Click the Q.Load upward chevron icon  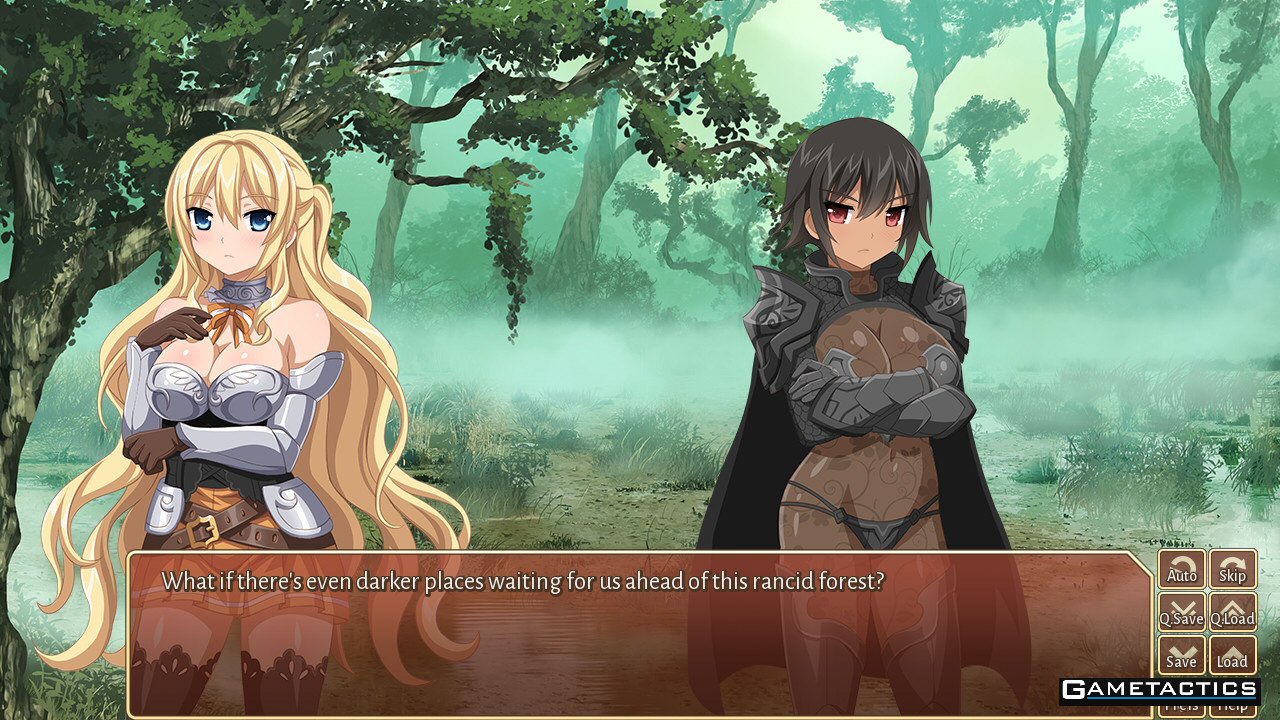[x=1232, y=607]
